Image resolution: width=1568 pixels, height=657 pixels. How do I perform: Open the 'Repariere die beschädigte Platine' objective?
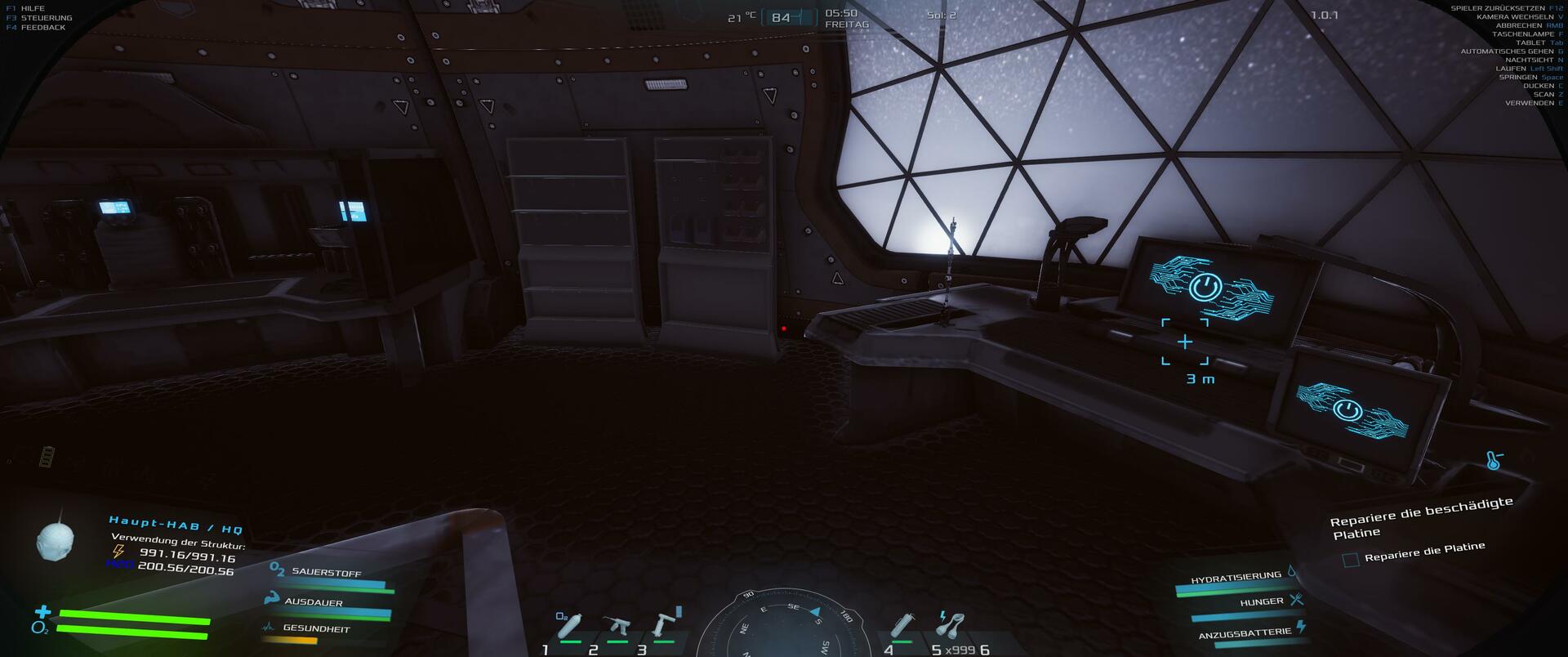click(1421, 518)
